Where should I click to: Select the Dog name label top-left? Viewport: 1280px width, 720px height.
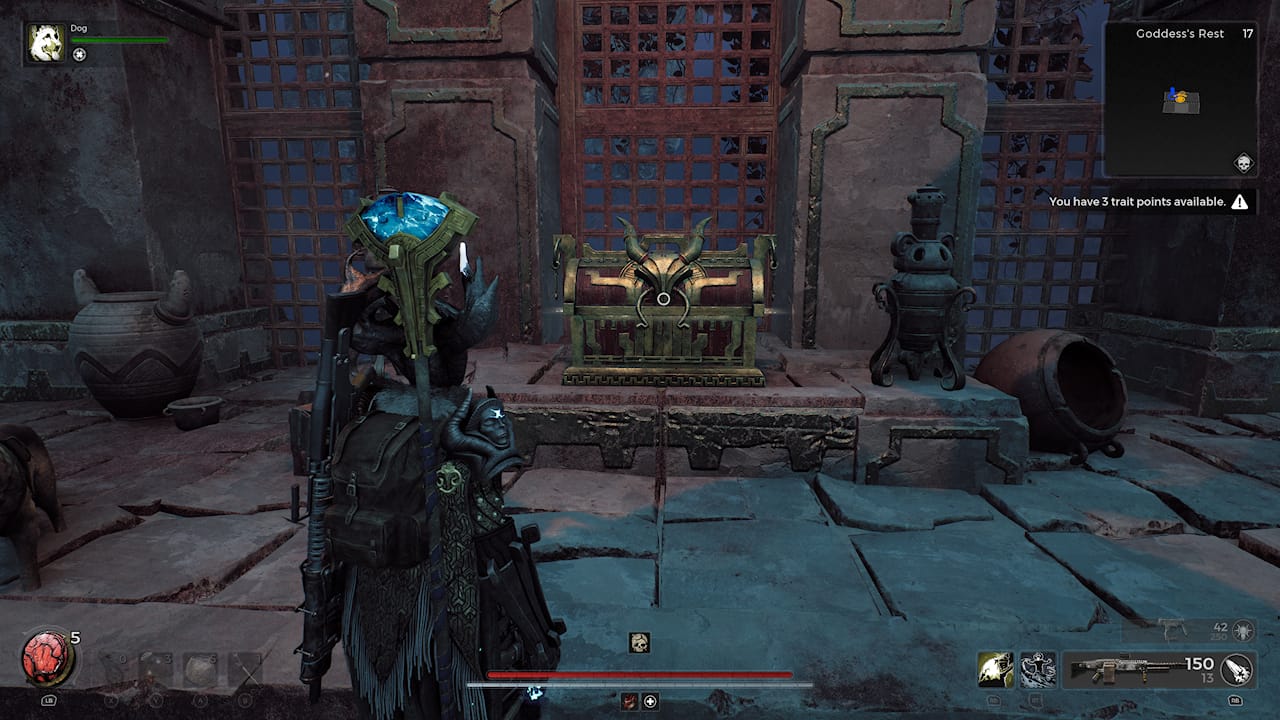[x=78, y=28]
